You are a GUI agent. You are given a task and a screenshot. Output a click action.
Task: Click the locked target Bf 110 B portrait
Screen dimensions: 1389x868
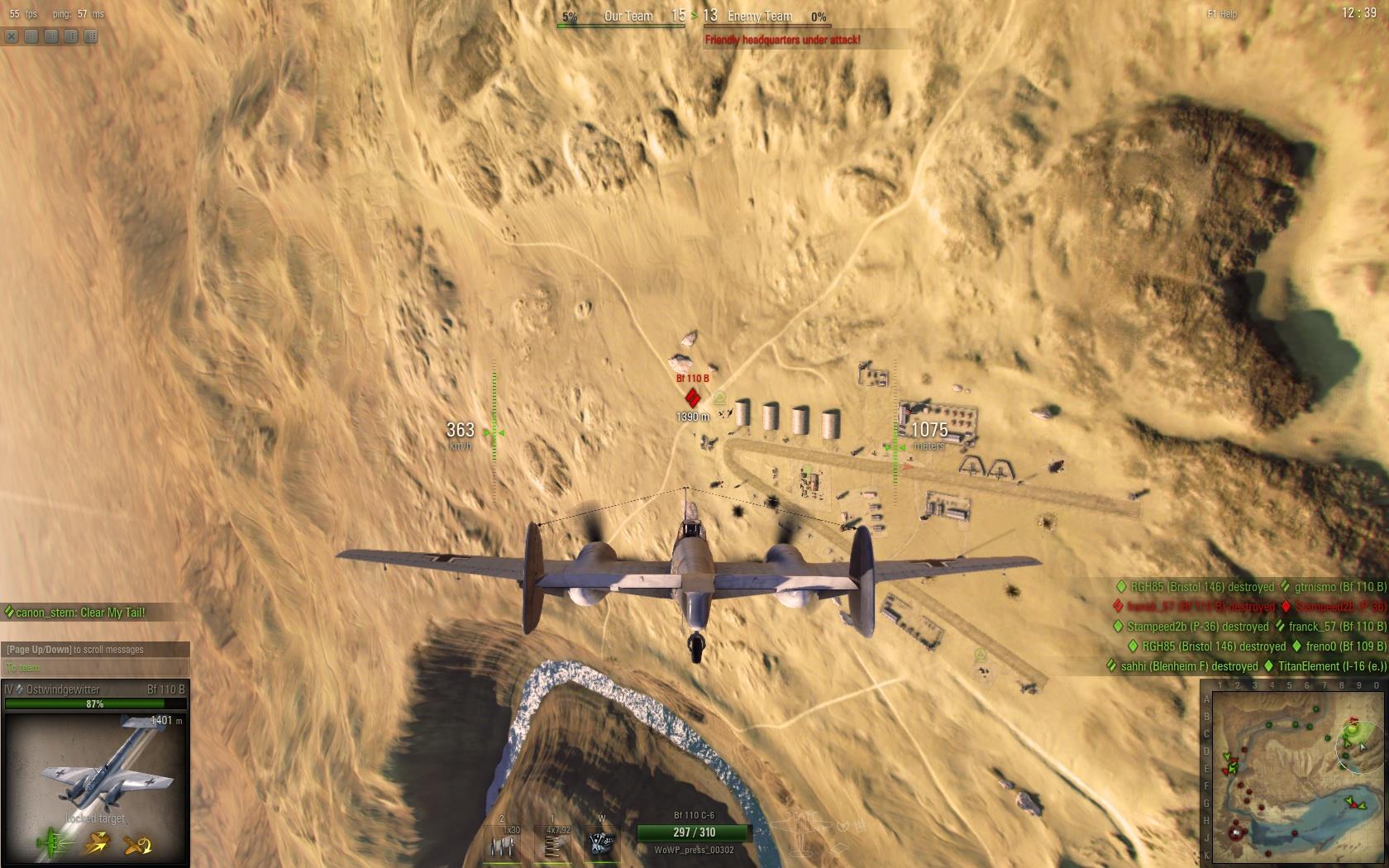96,769
